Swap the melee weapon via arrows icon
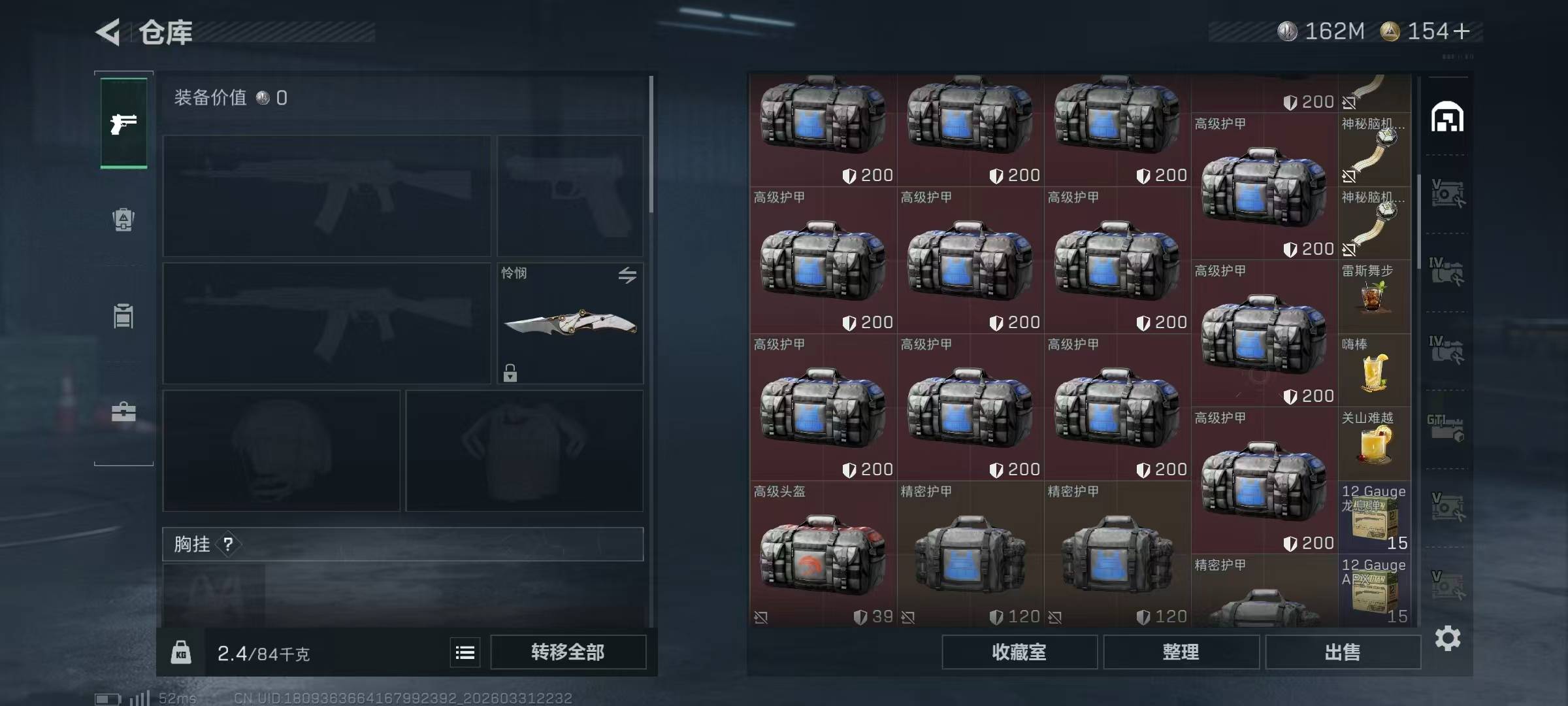Screen dimensions: 1568x706 (627, 275)
